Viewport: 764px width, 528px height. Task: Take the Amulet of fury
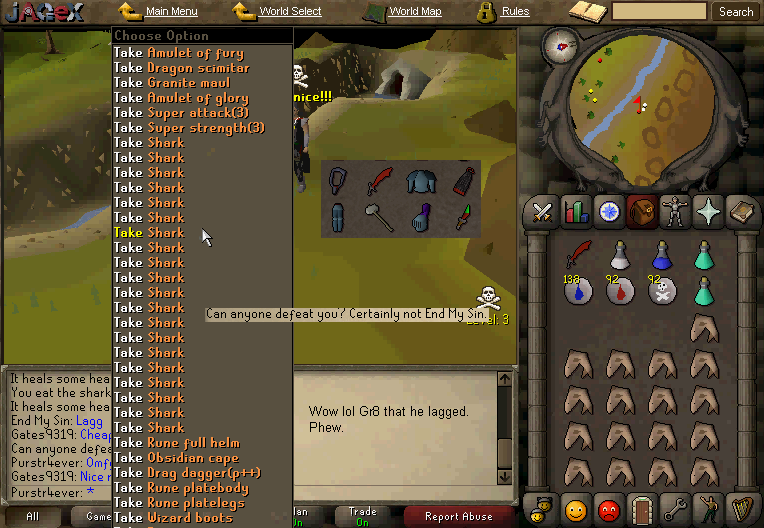click(x=179, y=53)
